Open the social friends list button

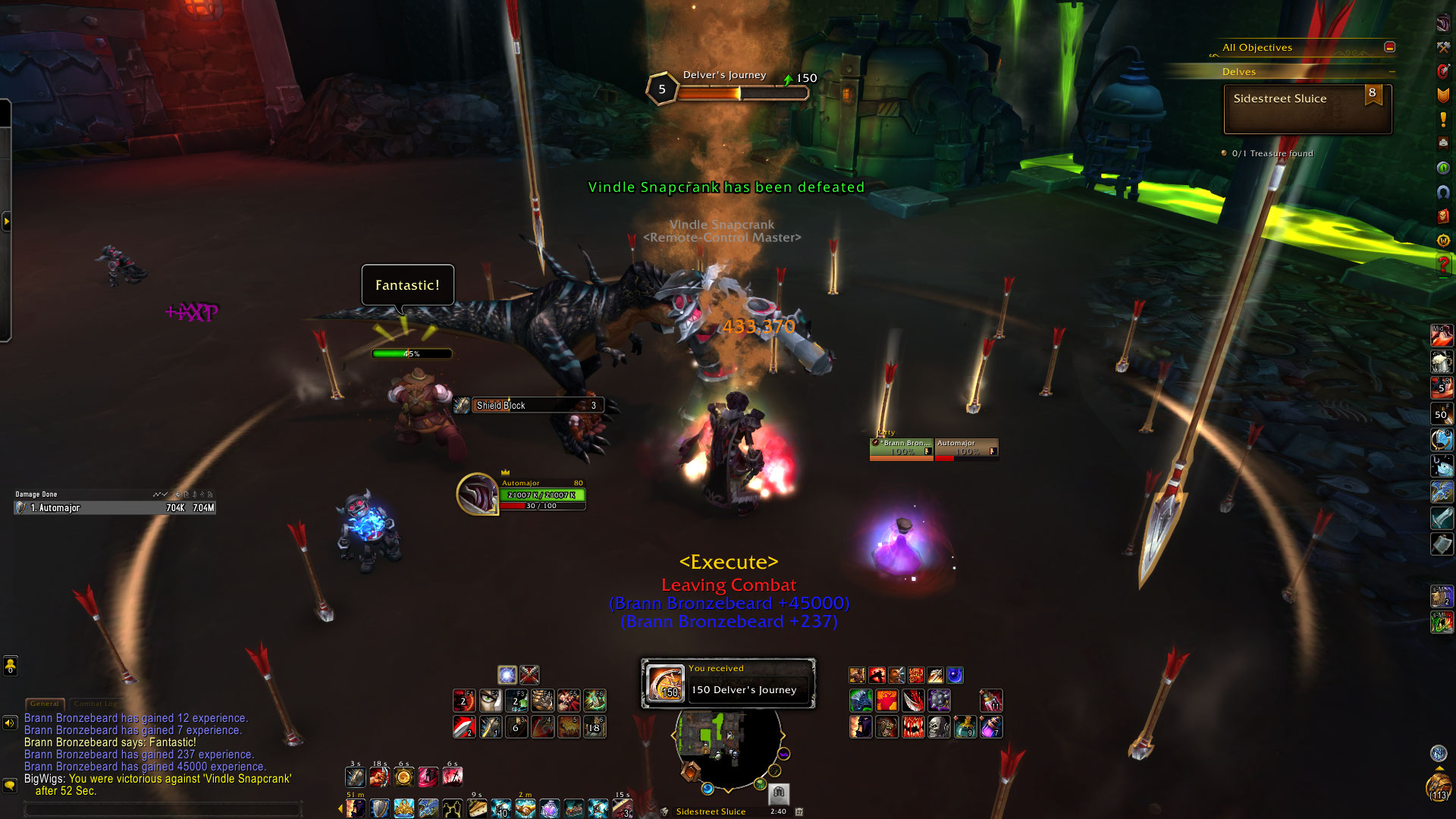[x=10, y=666]
